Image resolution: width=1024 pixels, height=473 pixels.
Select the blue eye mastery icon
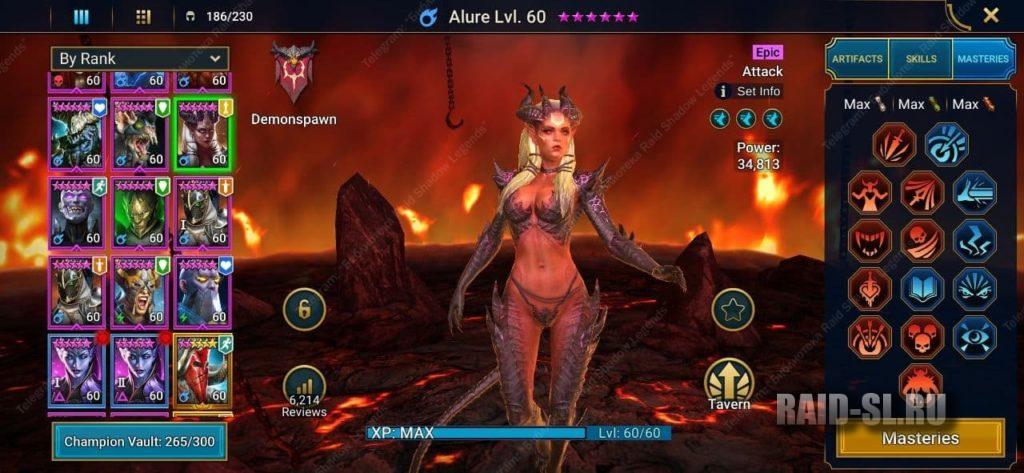(x=973, y=337)
